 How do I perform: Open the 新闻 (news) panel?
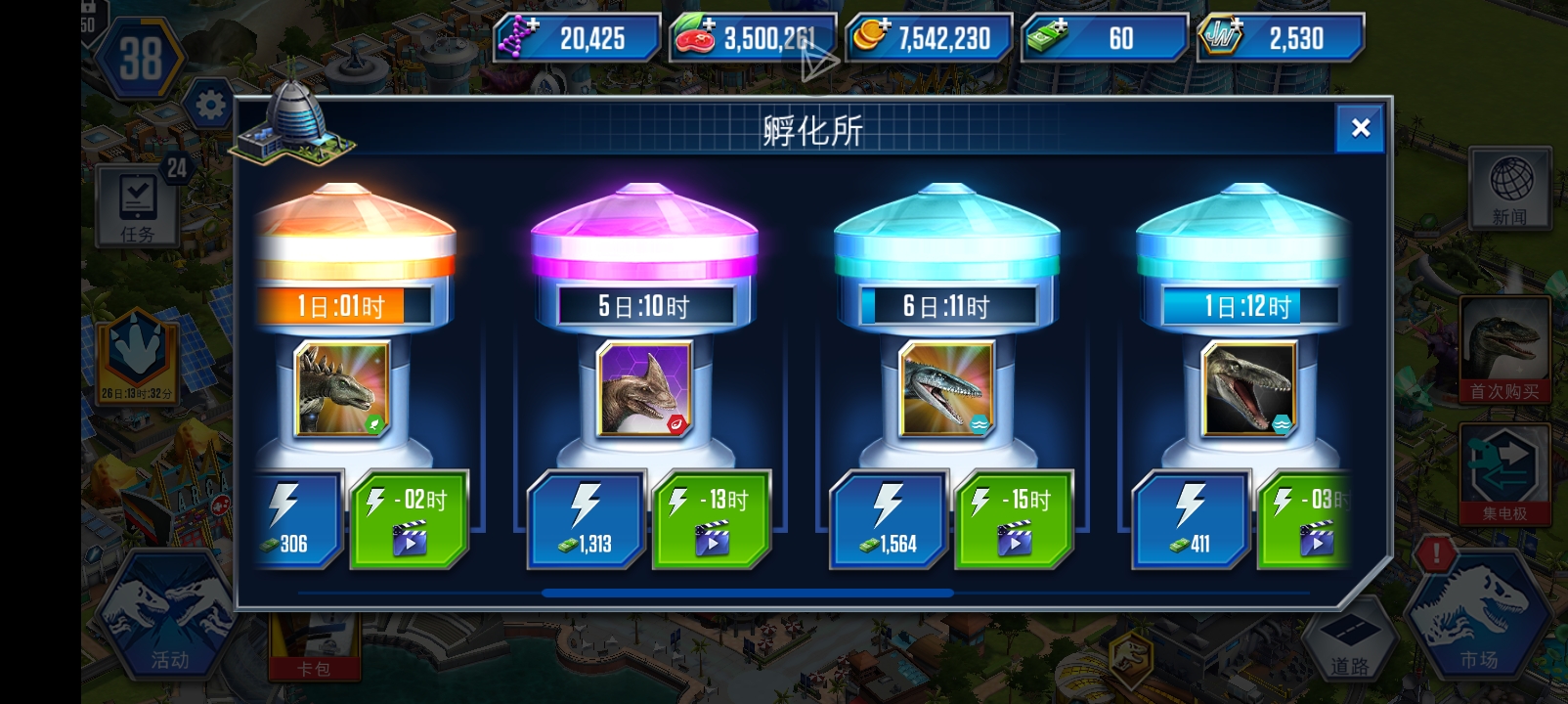[1509, 188]
